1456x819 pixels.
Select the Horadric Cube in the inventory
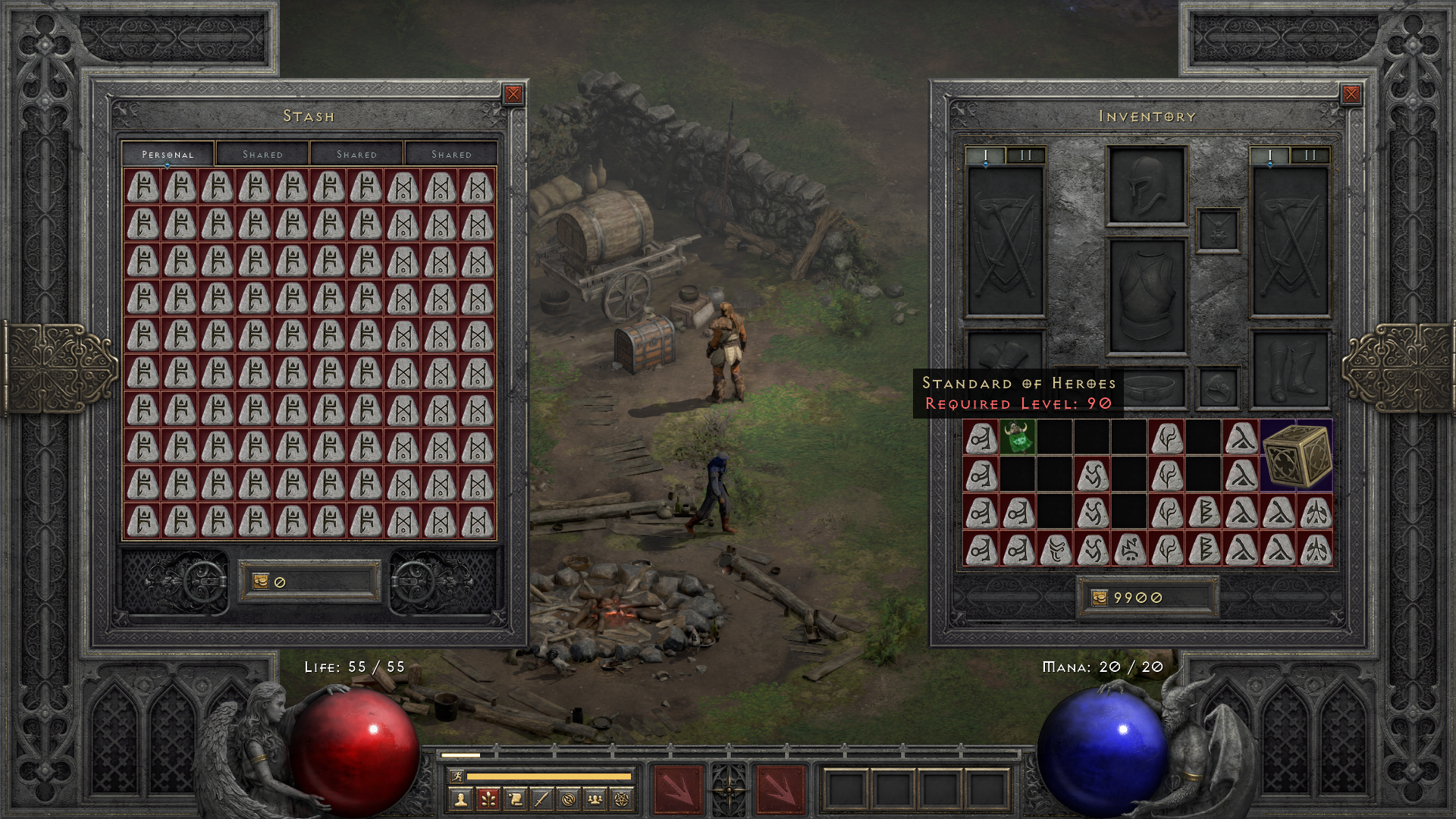point(1297,455)
